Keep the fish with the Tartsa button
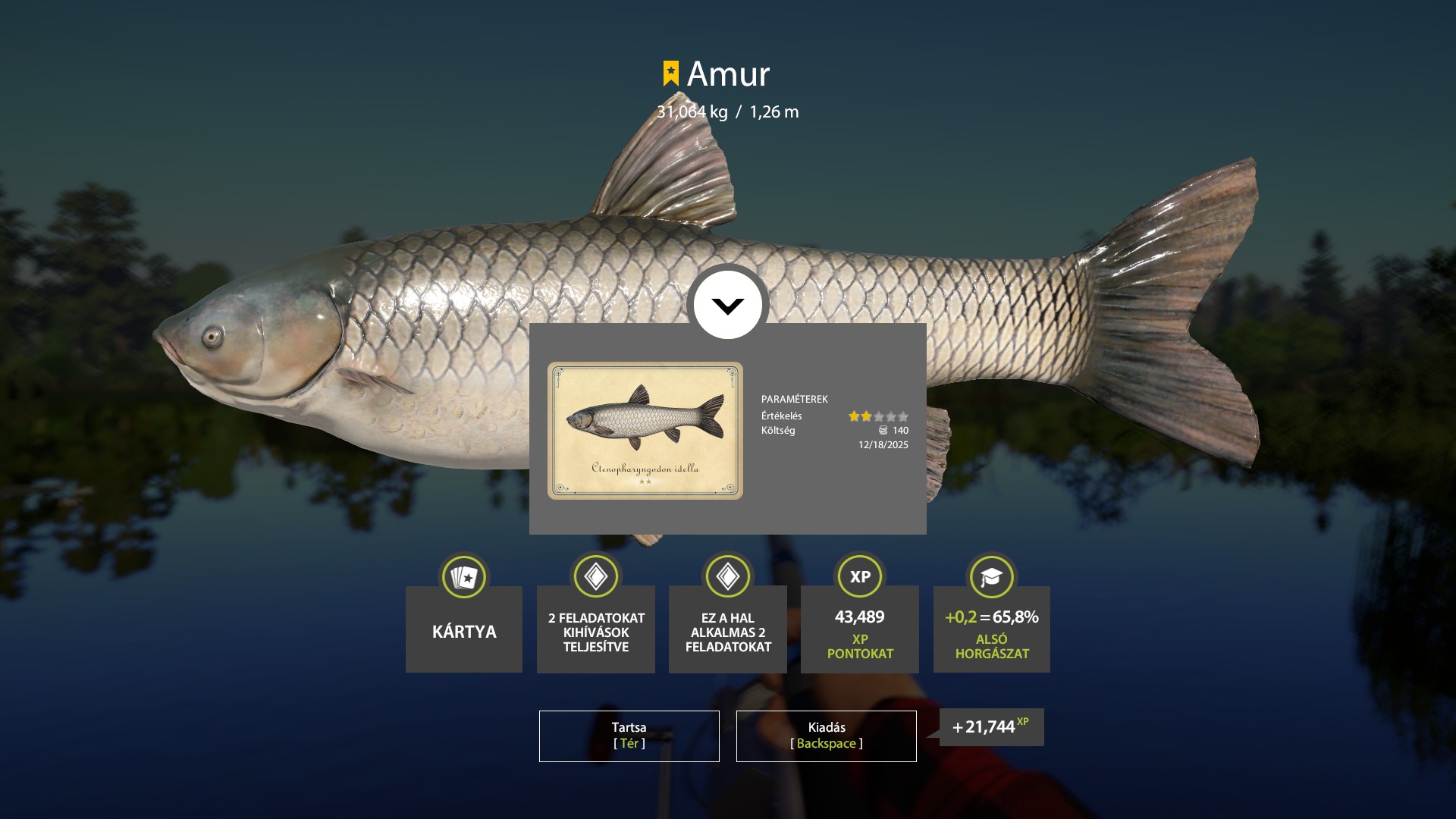Screen dimensions: 1456x819 tap(629, 736)
